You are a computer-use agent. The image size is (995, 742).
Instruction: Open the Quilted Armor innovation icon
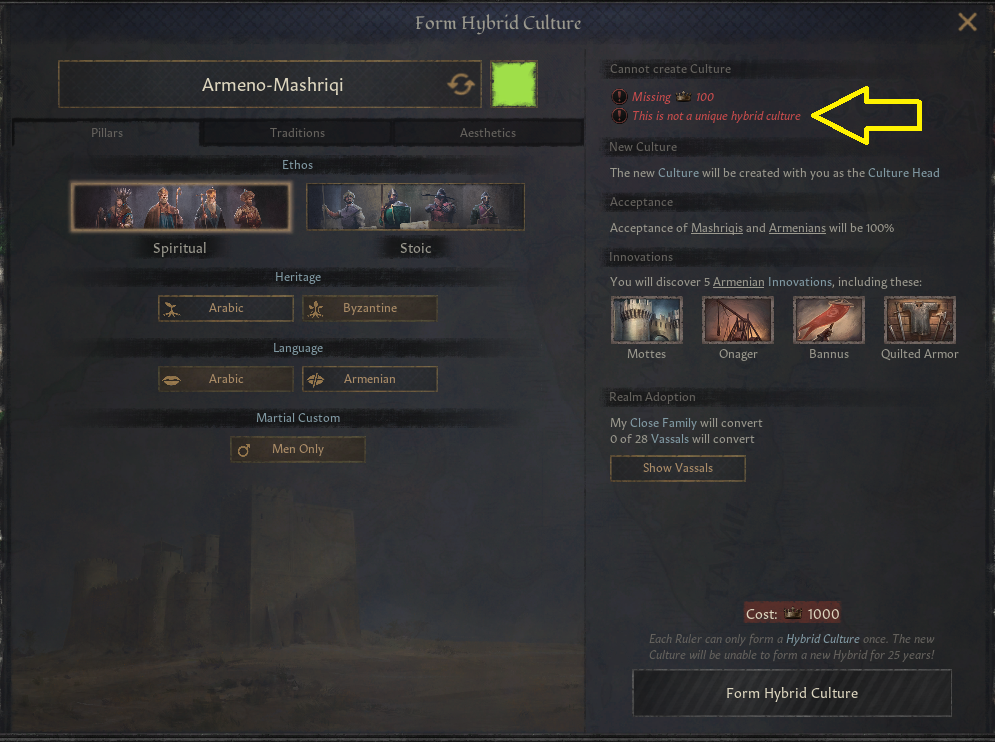920,320
